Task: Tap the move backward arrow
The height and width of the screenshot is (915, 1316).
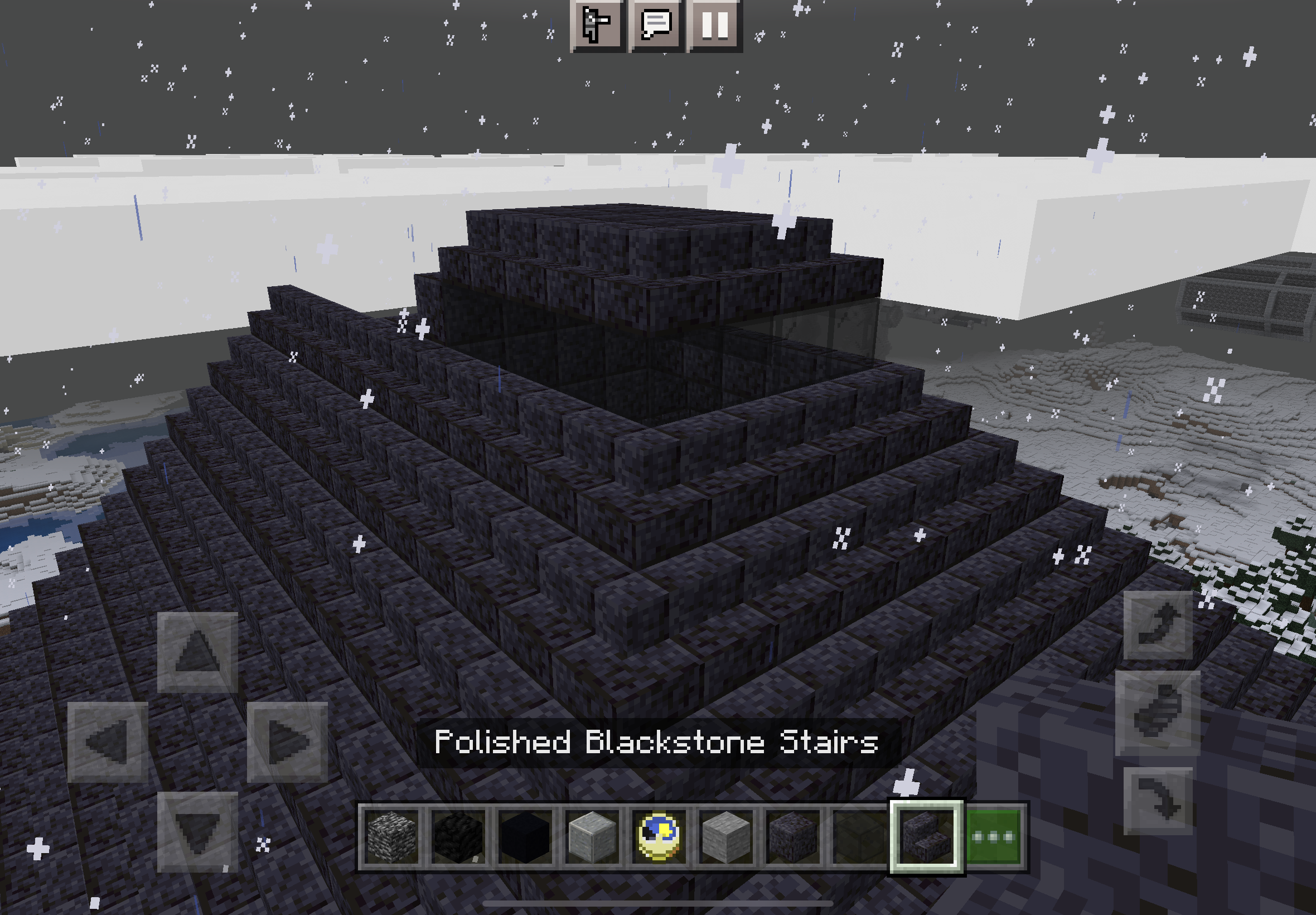Action: point(197,832)
